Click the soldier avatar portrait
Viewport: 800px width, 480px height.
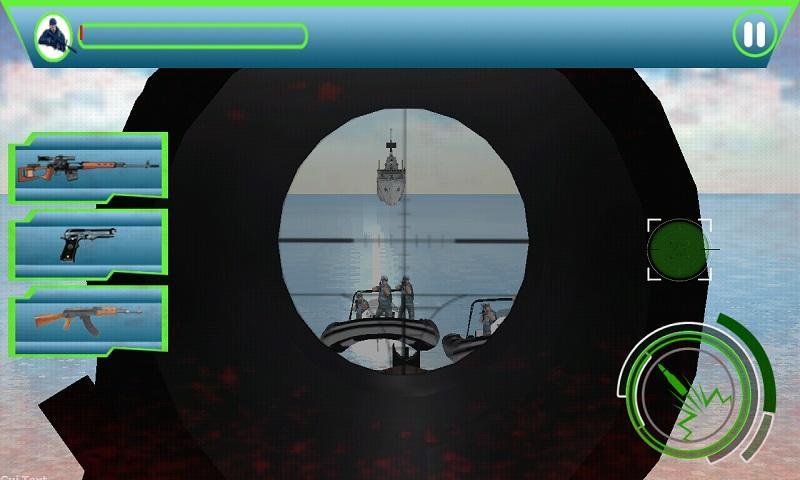(50, 37)
